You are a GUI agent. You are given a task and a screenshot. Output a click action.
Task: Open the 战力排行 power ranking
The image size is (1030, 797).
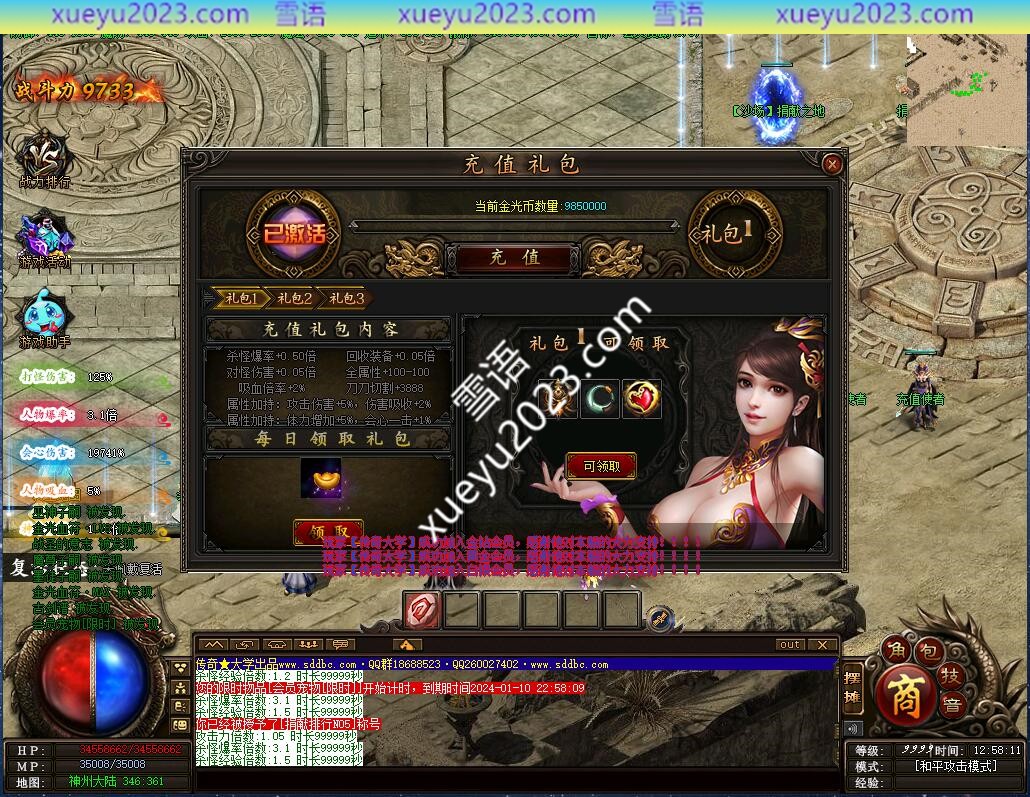coord(44,158)
